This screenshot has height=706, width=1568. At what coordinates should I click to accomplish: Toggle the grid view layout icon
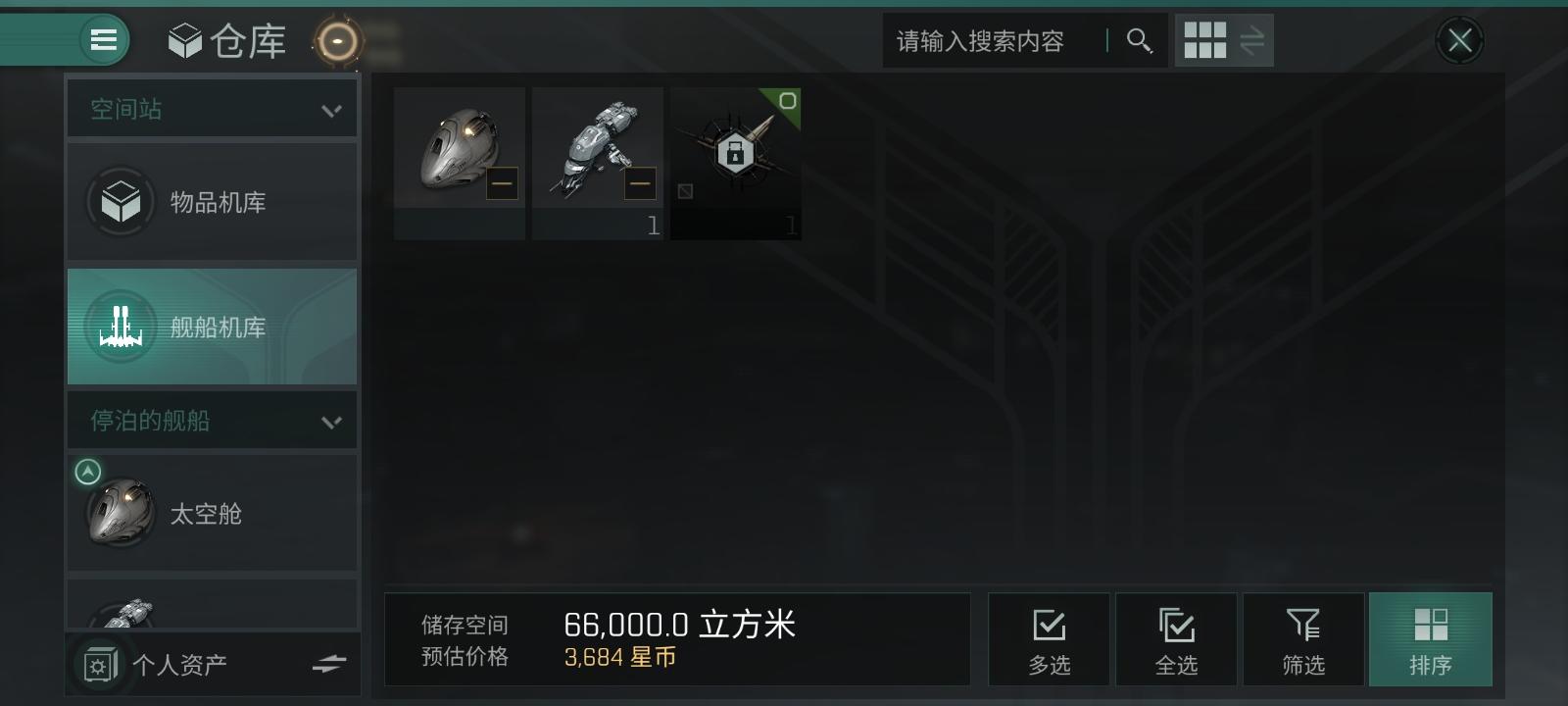pos(1203,40)
